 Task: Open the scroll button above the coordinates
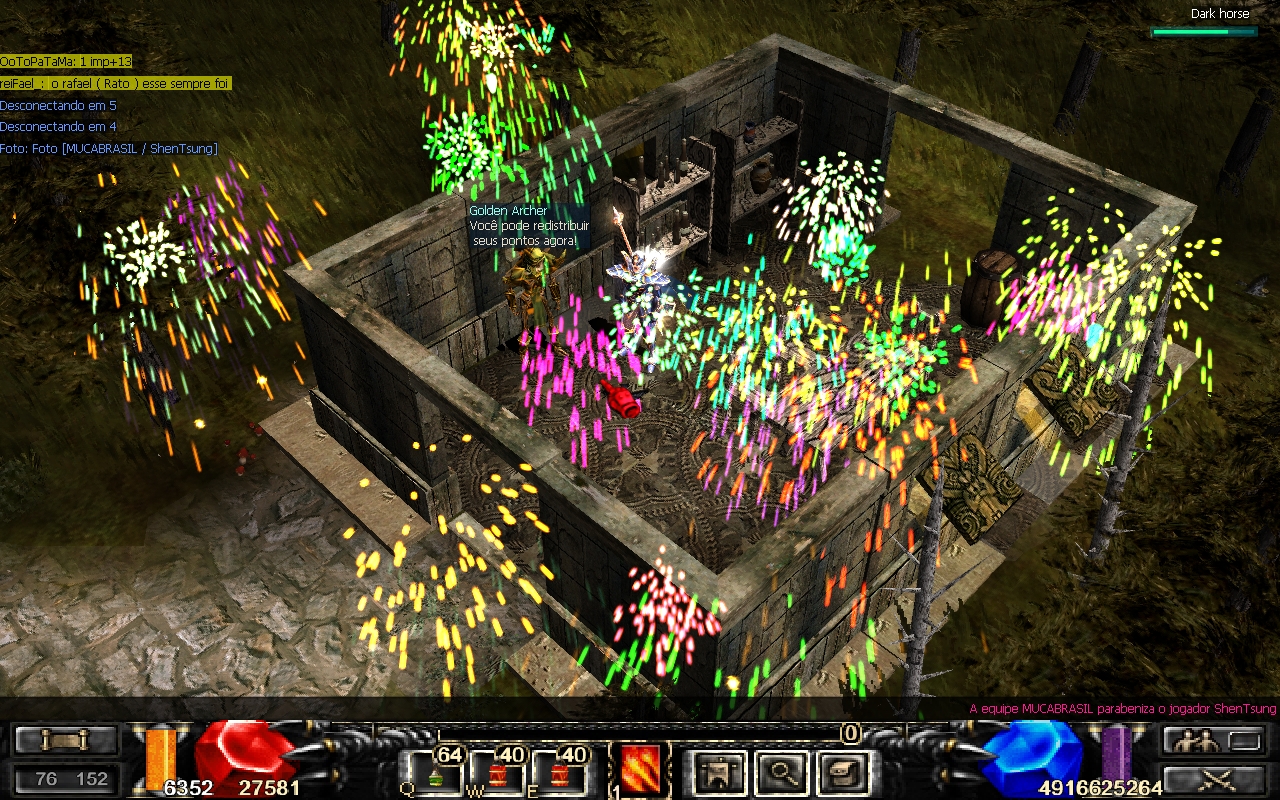pyautogui.click(x=66, y=741)
